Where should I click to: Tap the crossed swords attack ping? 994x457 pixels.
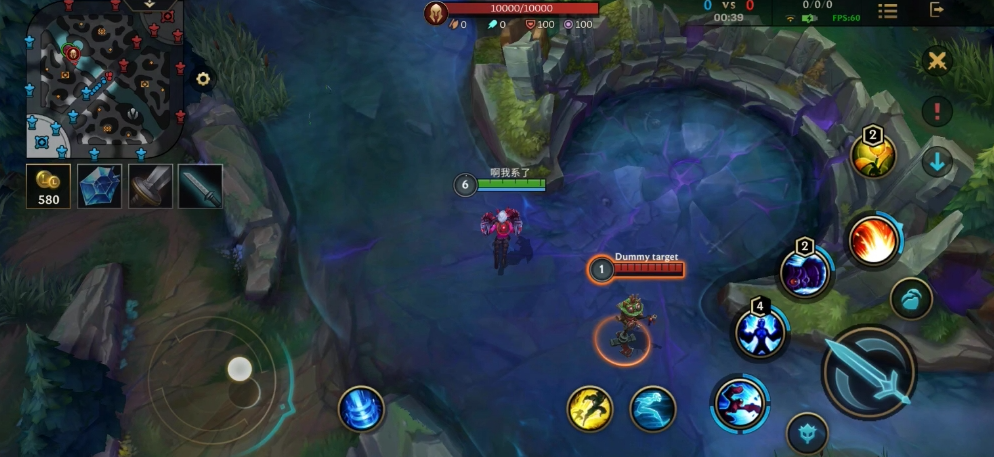(x=937, y=61)
